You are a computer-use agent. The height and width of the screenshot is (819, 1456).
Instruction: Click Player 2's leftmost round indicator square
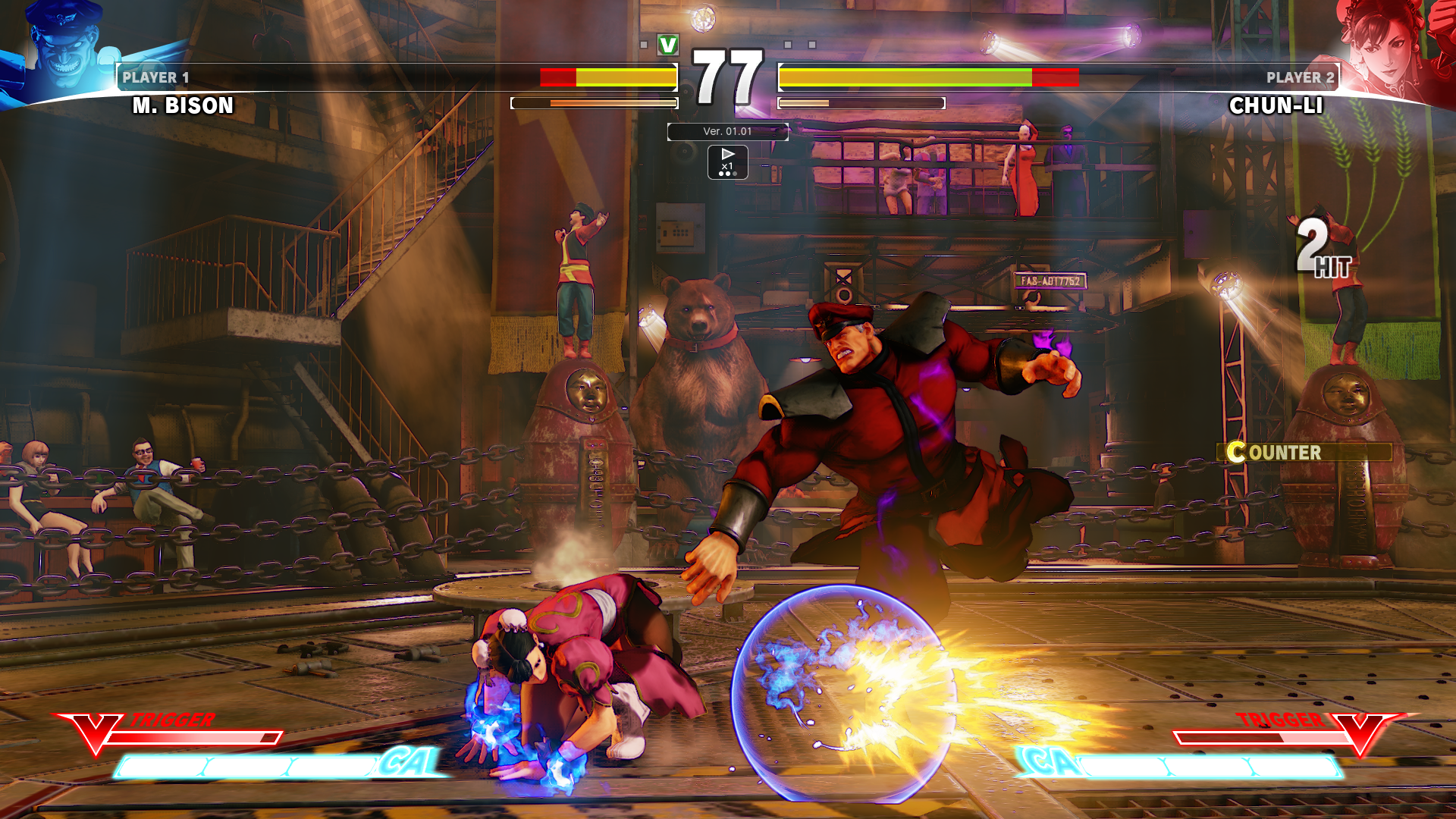click(788, 44)
